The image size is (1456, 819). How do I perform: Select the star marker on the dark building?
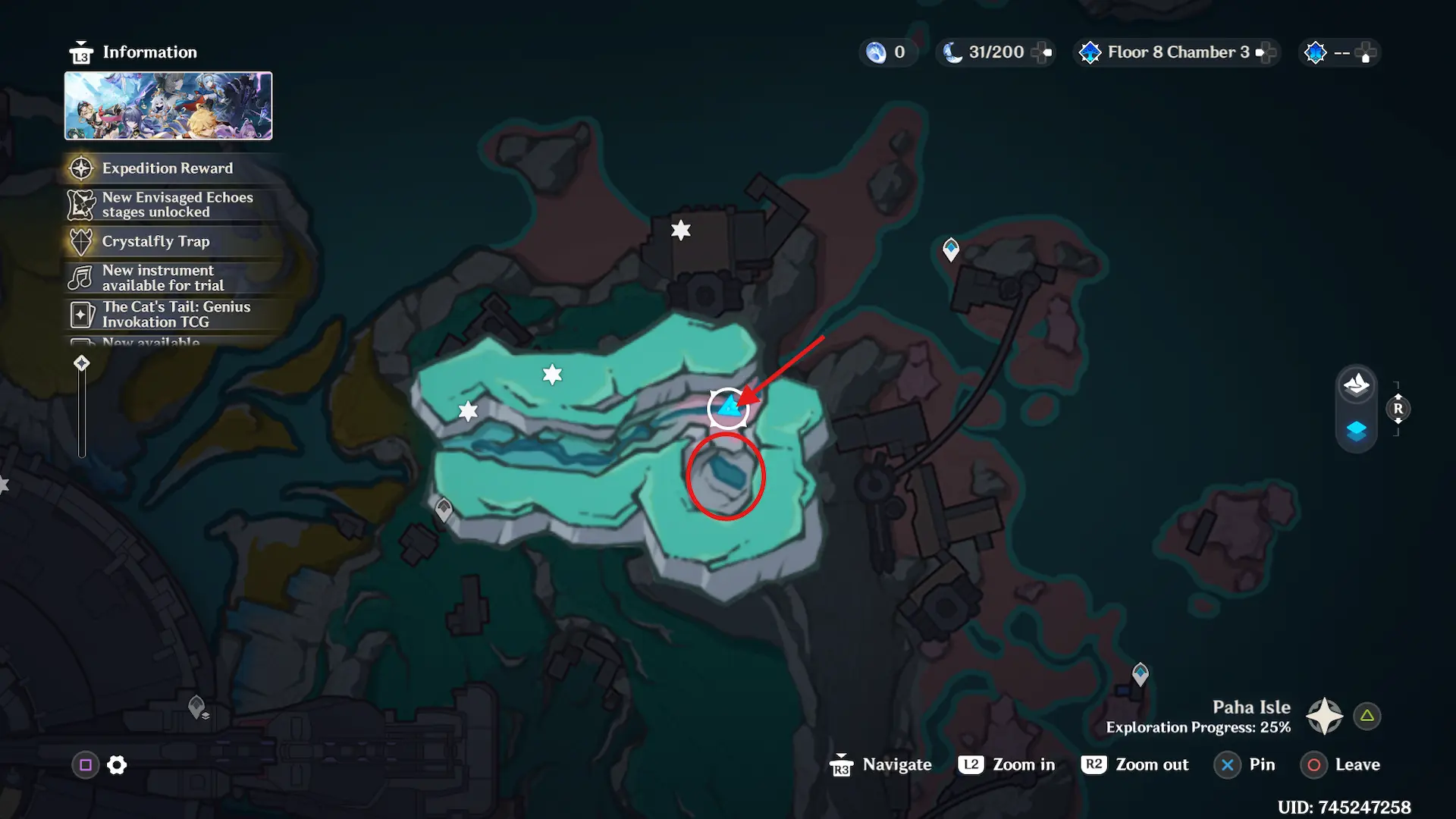[x=681, y=230]
